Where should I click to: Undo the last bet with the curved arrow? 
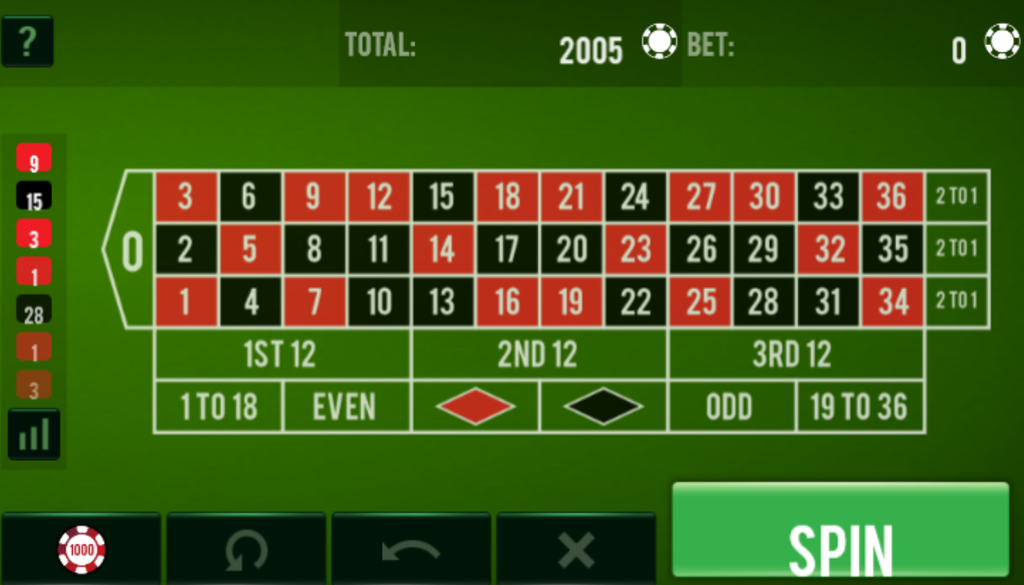point(411,549)
